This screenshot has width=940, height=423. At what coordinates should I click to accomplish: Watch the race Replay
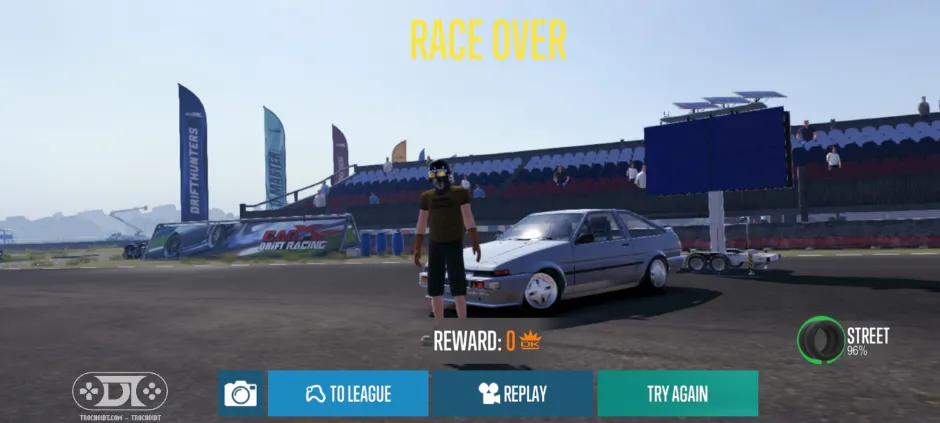[x=512, y=393]
